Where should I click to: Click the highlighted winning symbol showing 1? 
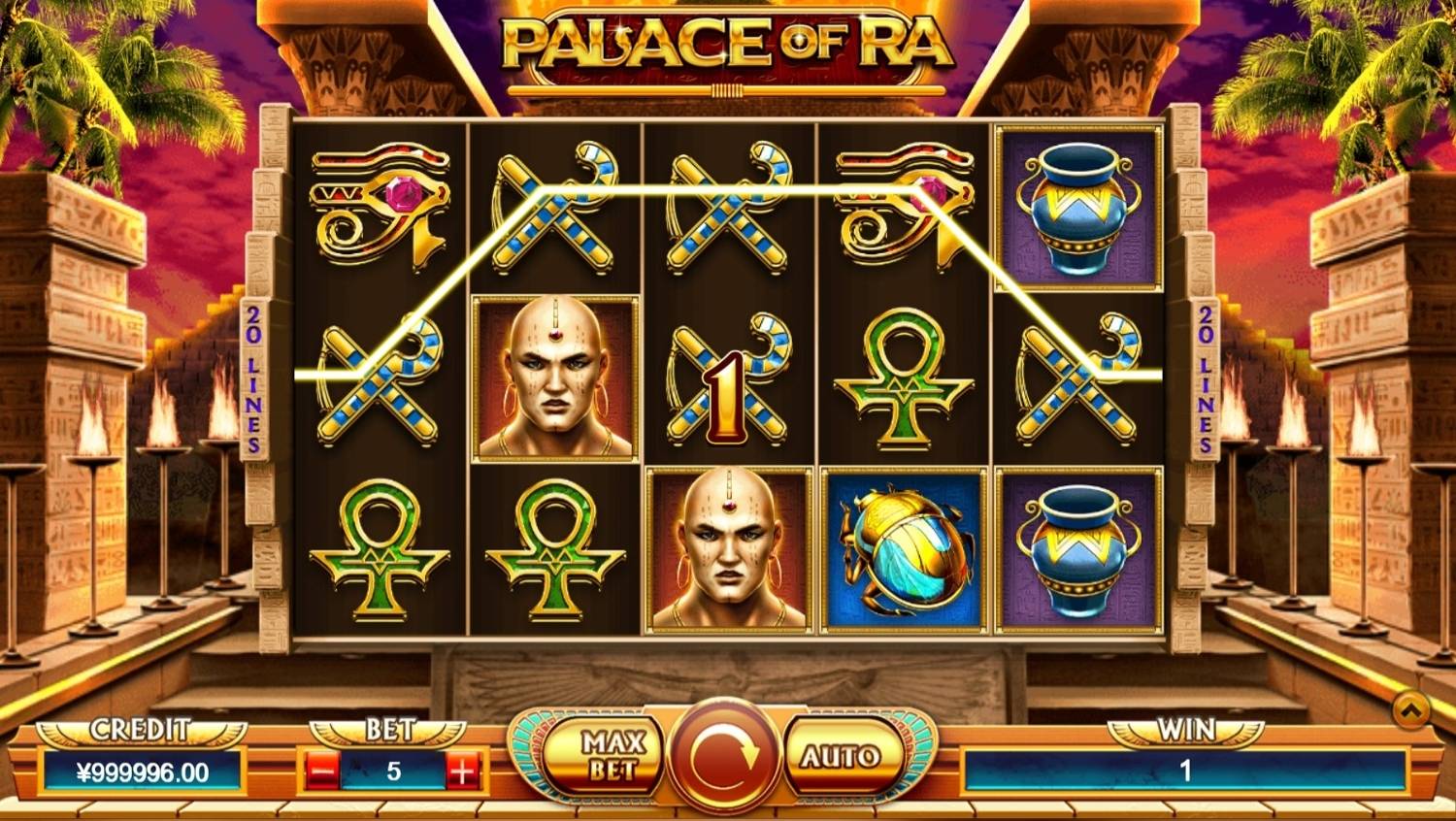click(x=726, y=380)
